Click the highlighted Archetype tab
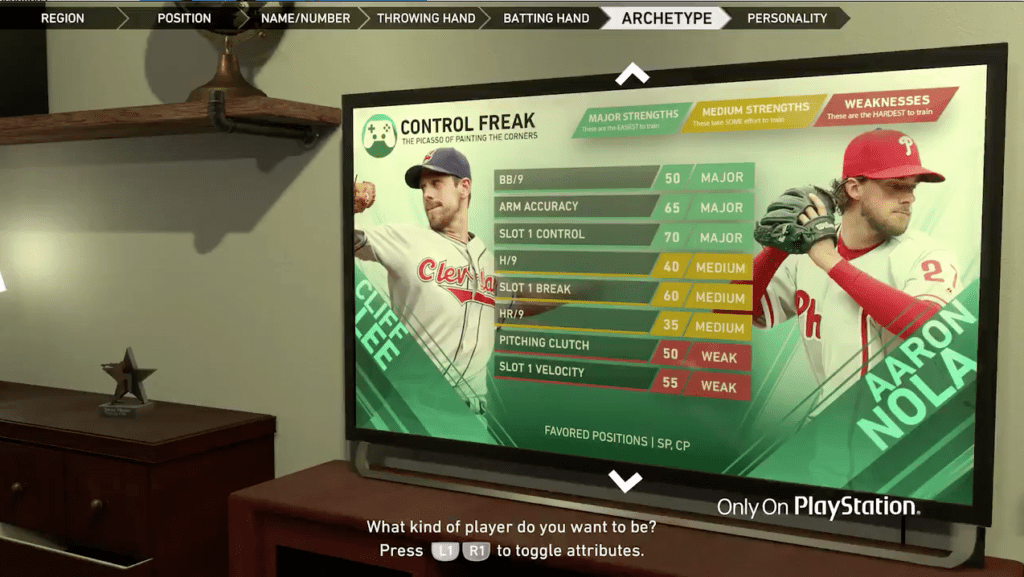 click(x=666, y=18)
